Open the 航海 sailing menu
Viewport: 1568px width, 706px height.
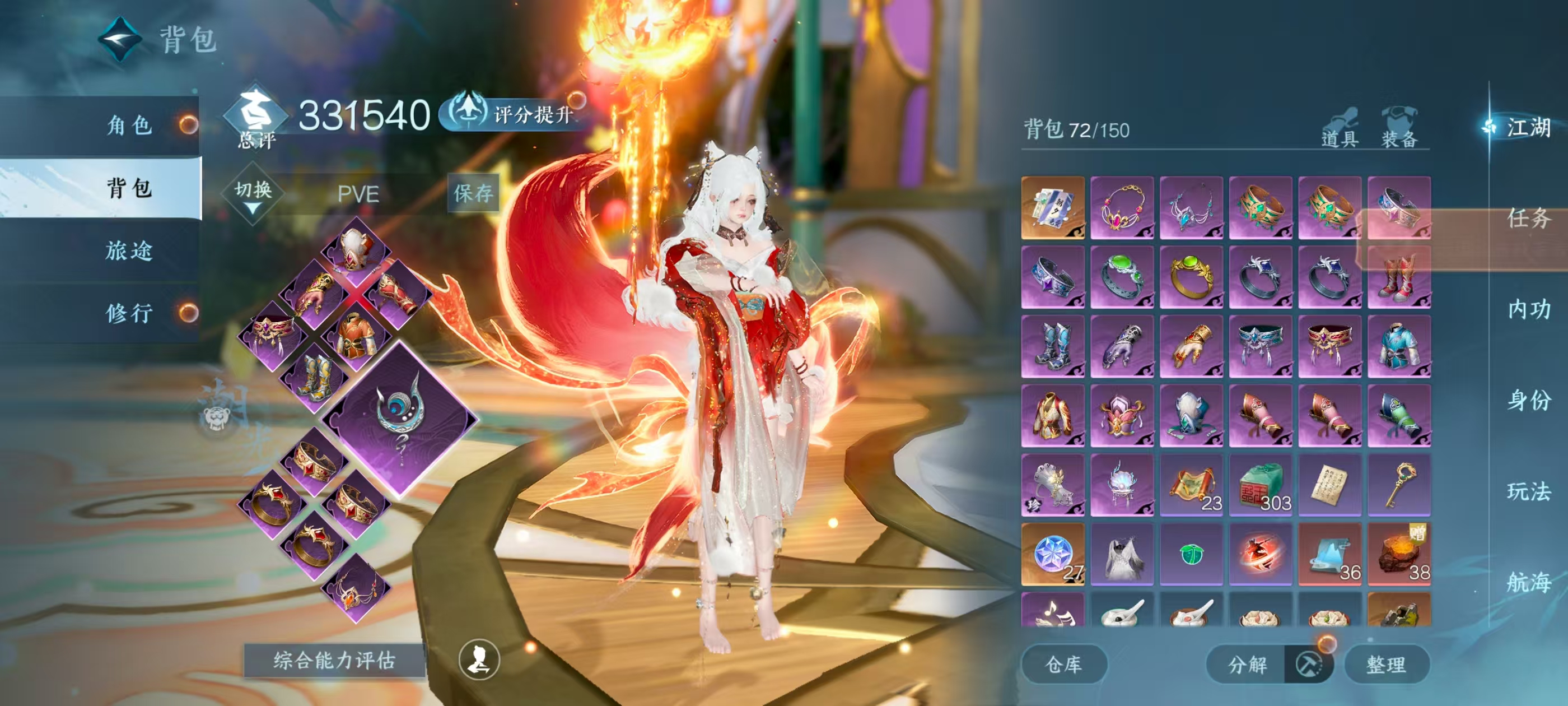1528,582
